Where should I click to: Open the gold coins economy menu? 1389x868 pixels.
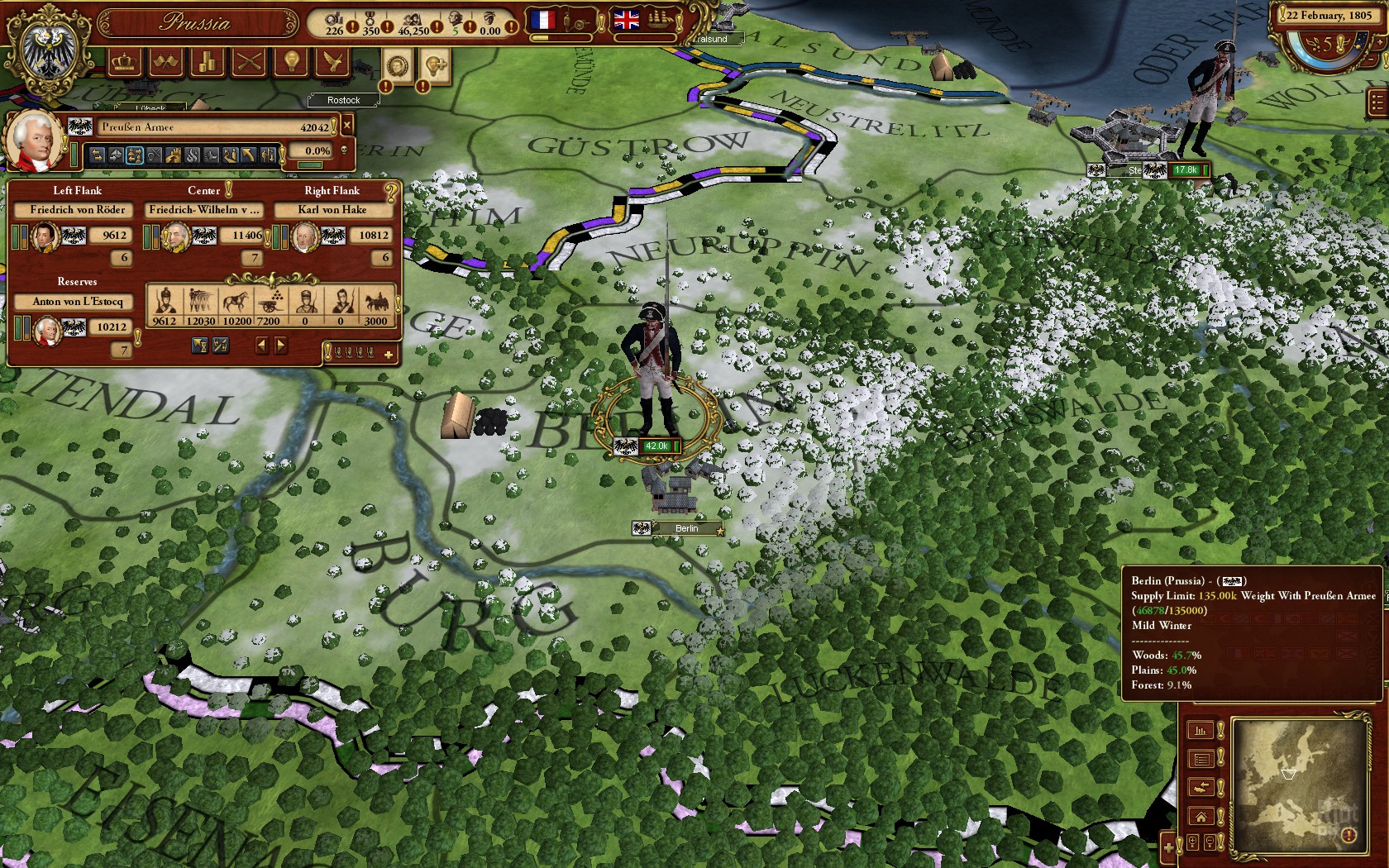point(208,62)
